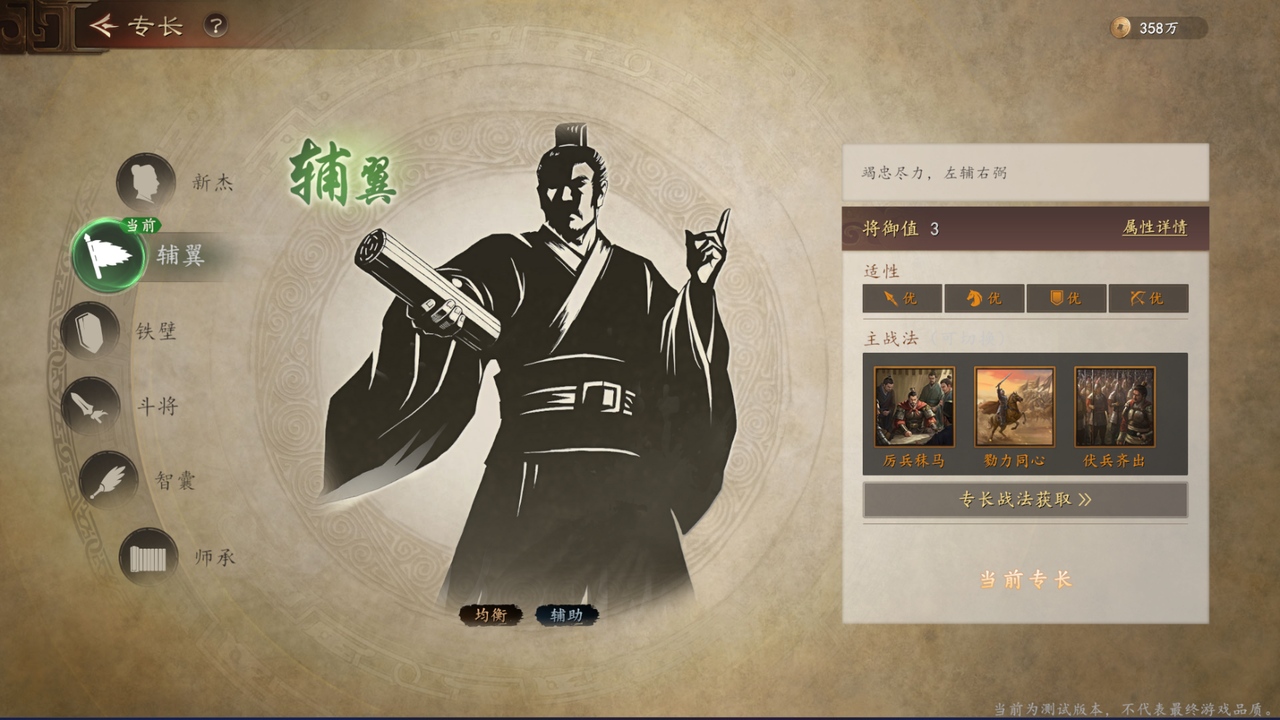Select the 辅助 label tag
Image resolution: width=1280 pixels, height=720 pixels.
pyautogui.click(x=565, y=616)
